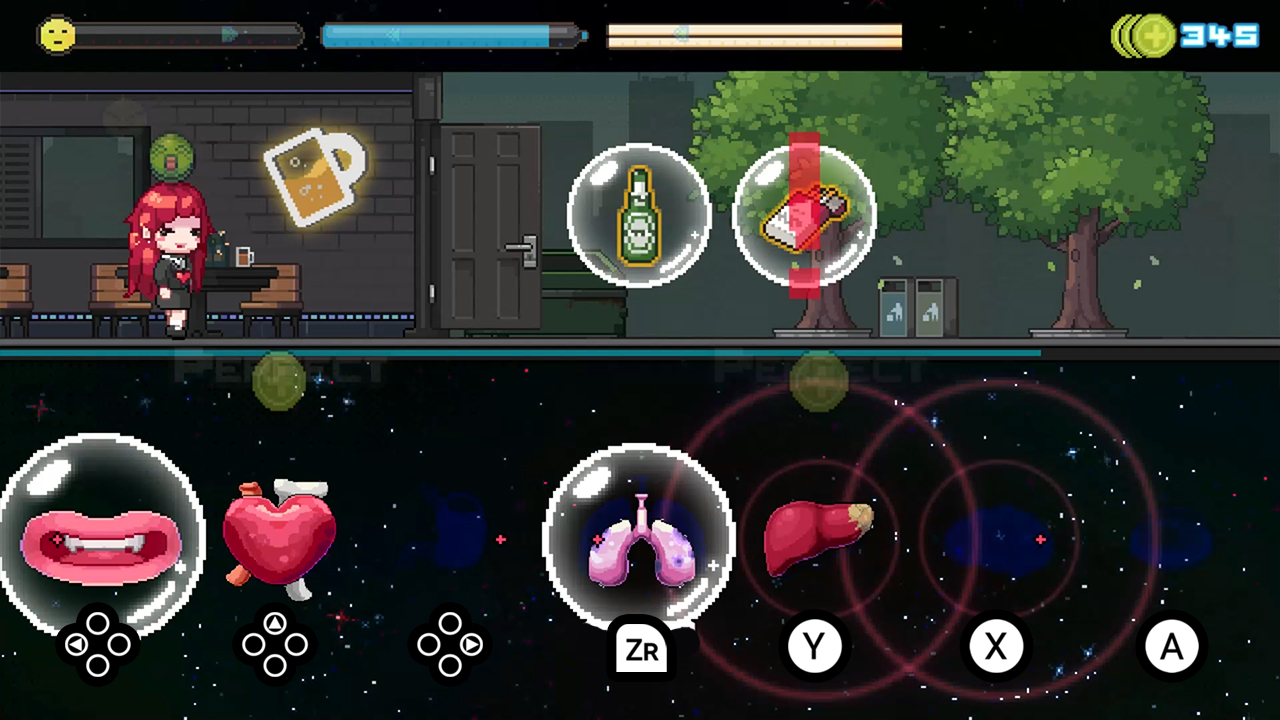Collect the green bottle item bubble

tap(640, 215)
